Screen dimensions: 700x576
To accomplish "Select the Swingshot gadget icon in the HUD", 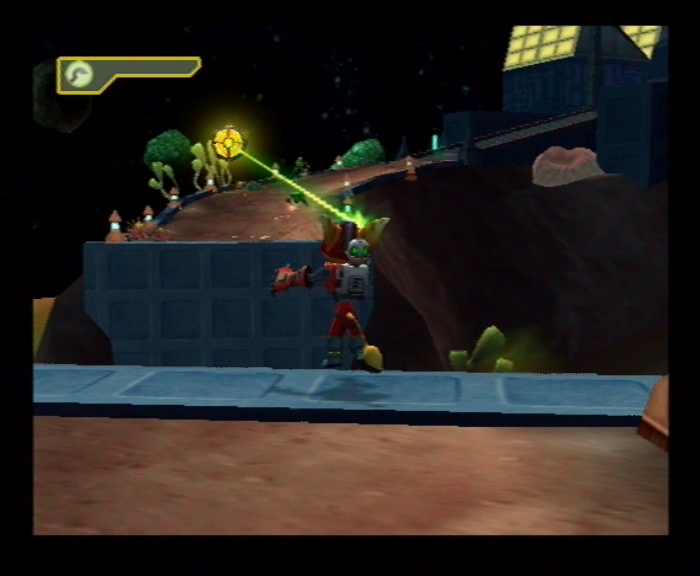I will point(76,73).
